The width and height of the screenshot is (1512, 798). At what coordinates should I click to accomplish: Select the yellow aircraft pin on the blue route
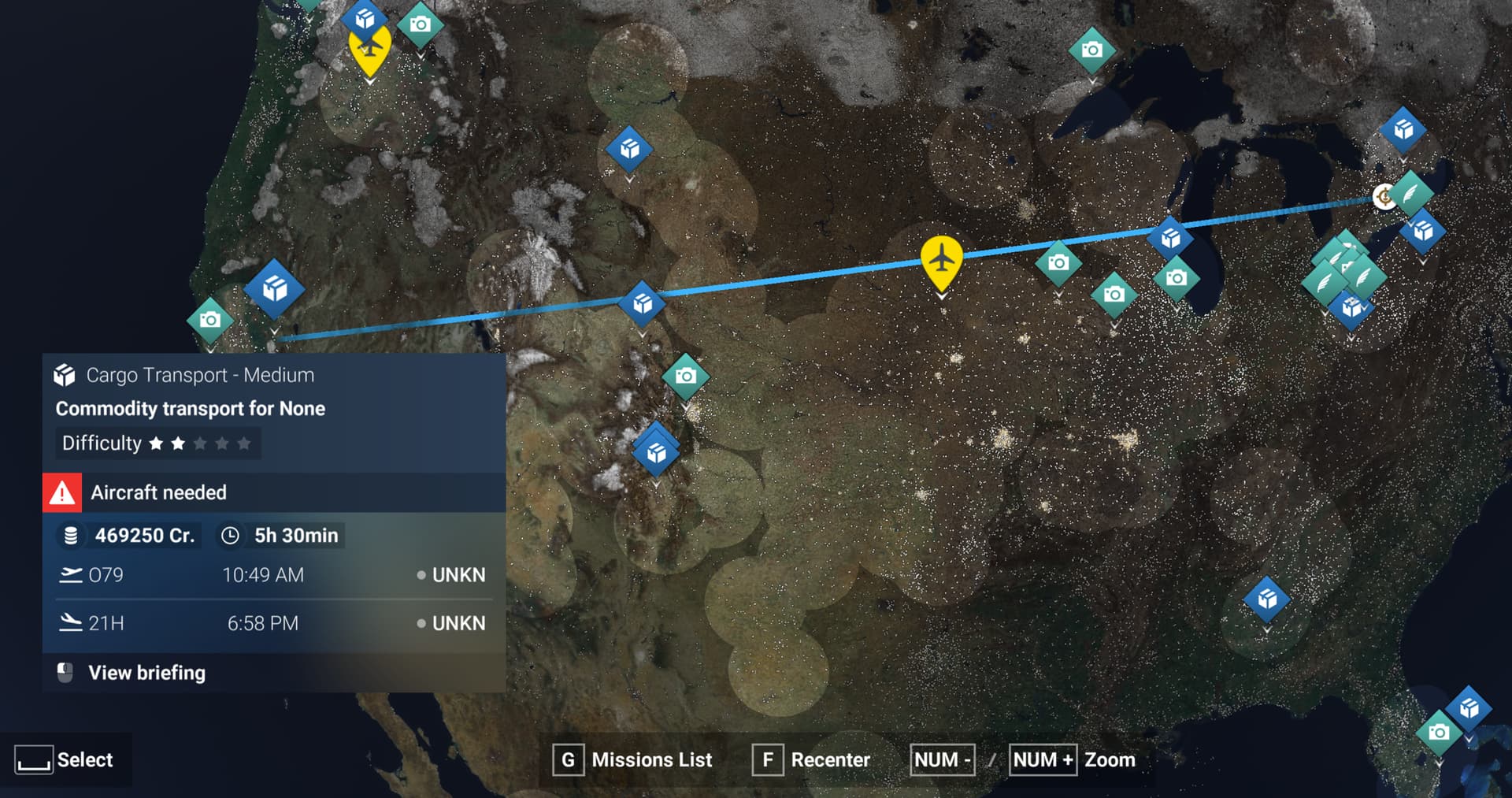[941, 258]
